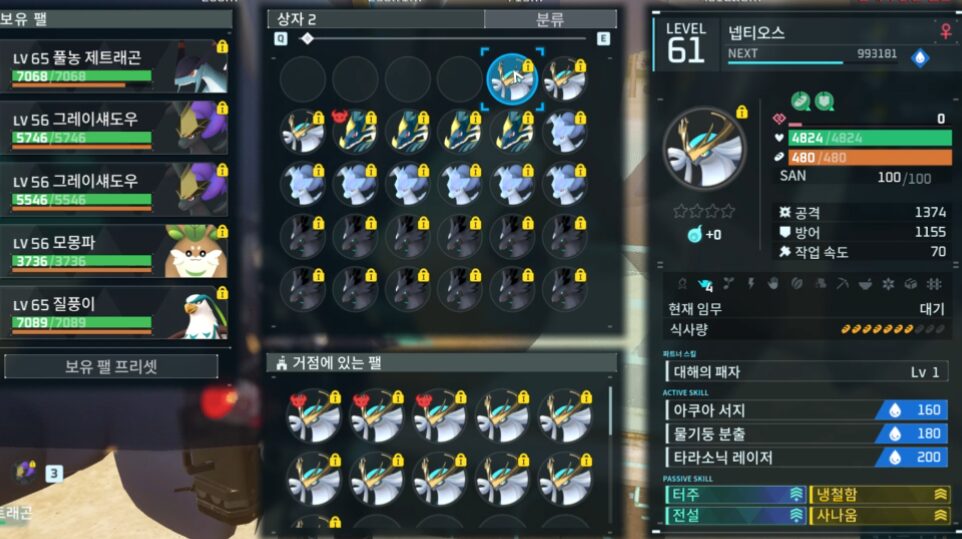The width and height of the screenshot is (962, 539).
Task: Open the 보유 팰 프리셋 button
Action: pos(111,366)
